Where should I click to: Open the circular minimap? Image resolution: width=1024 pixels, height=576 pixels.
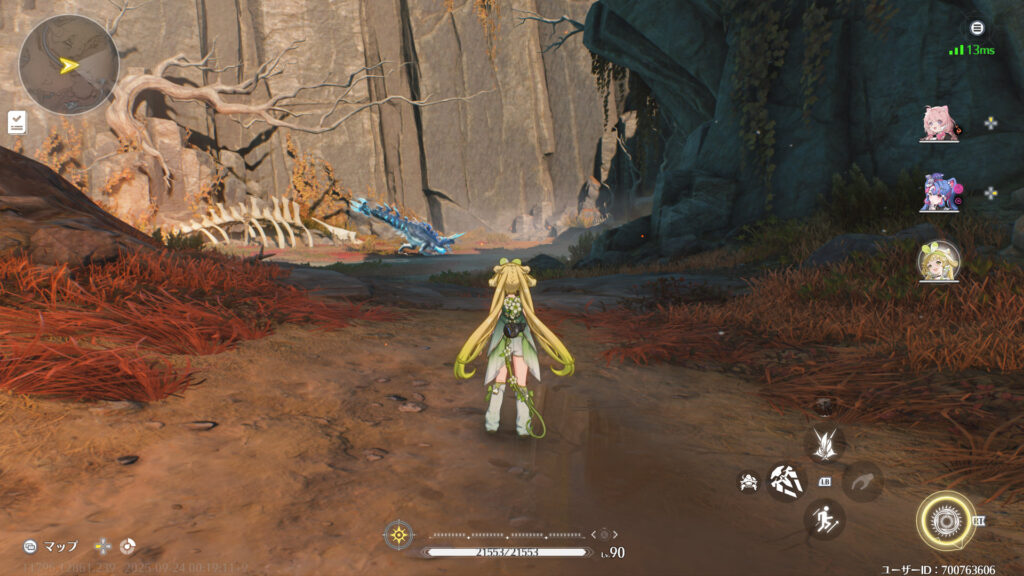pyautogui.click(x=68, y=65)
